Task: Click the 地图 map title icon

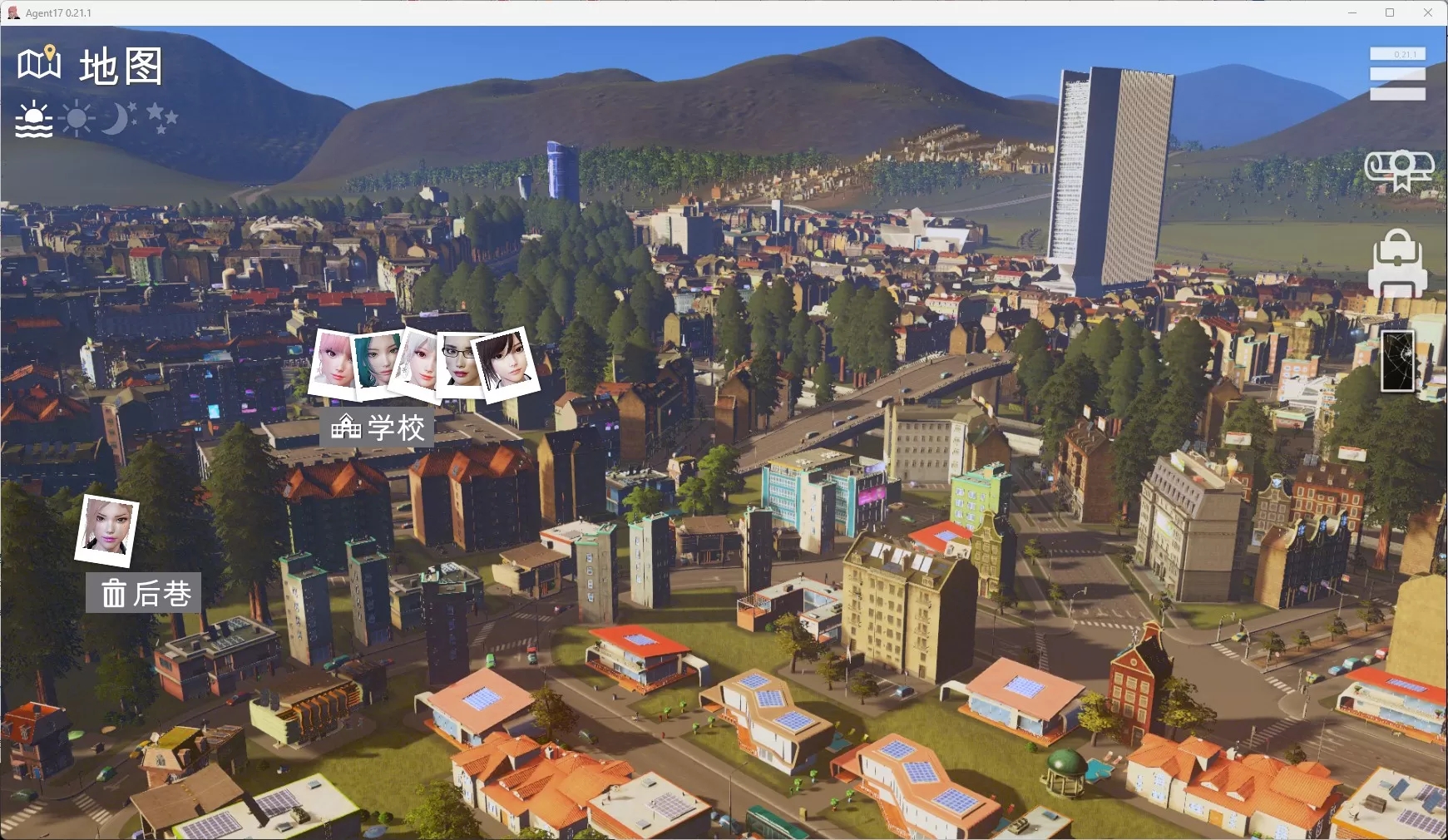Action: click(x=39, y=63)
